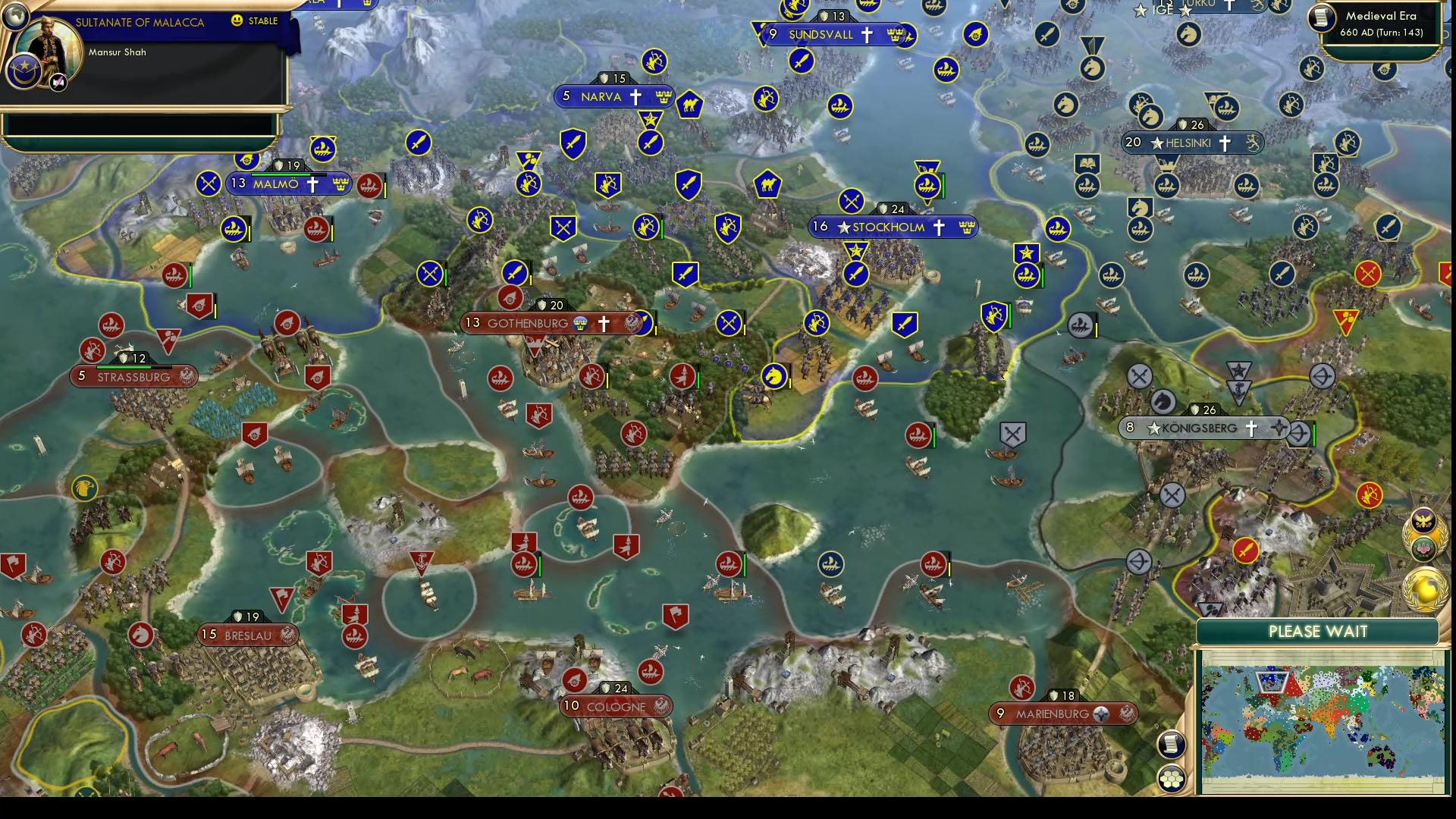Click the STABLE smiley happiness icon

pyautogui.click(x=237, y=21)
